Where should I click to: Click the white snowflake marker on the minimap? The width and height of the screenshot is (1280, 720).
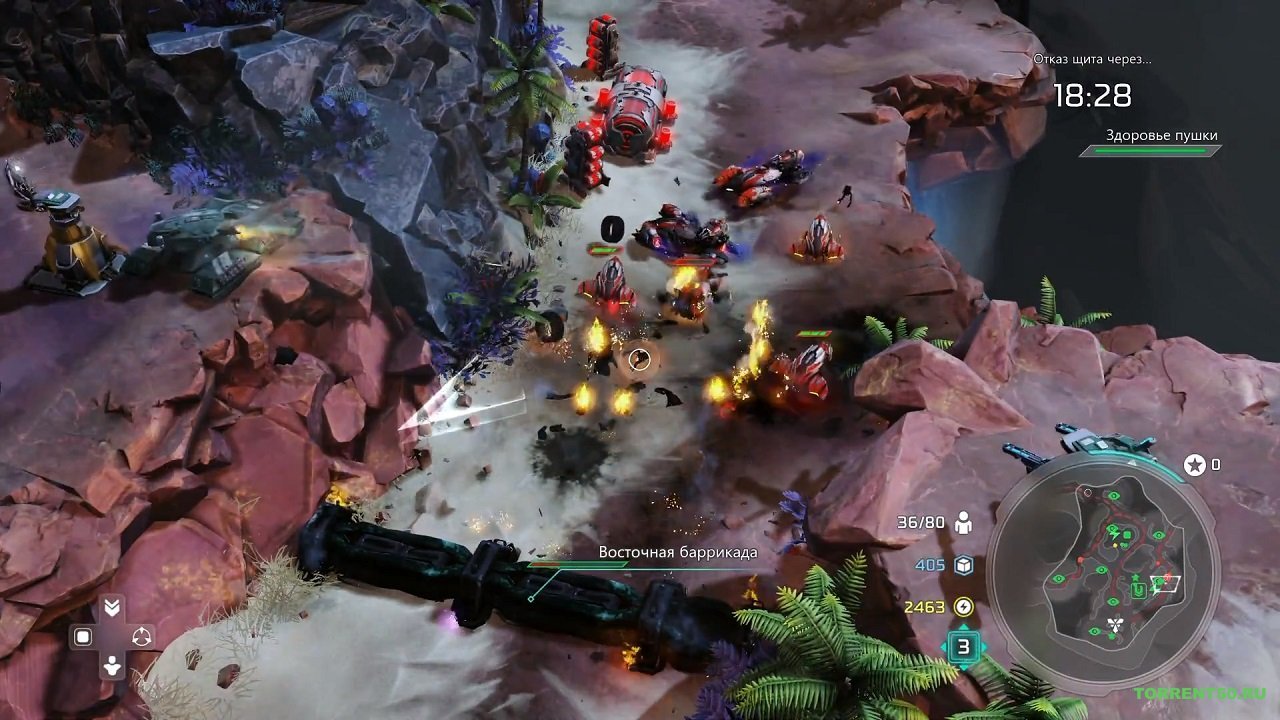(x=1116, y=623)
